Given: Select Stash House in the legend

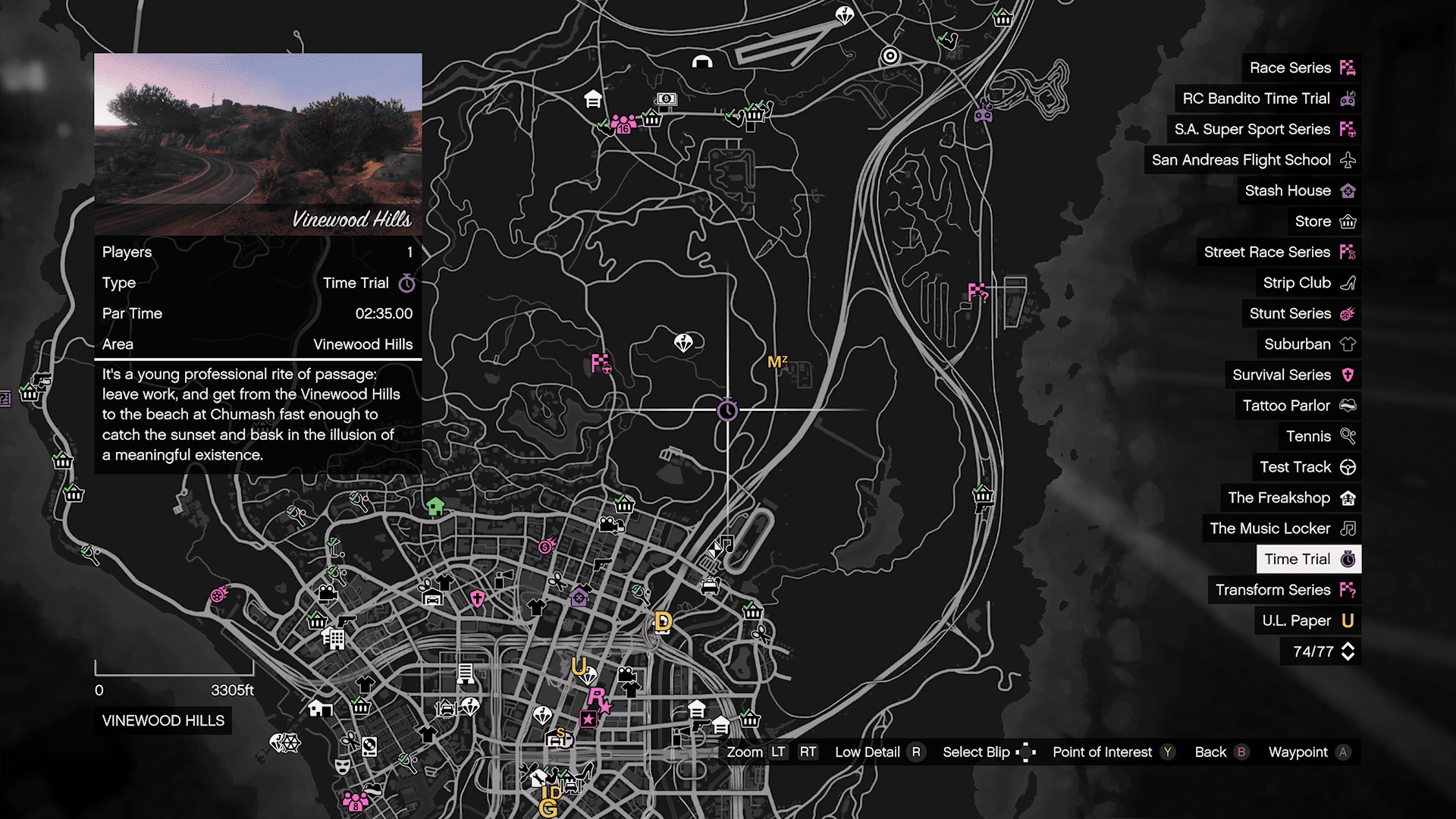Looking at the screenshot, I should click(1298, 191).
